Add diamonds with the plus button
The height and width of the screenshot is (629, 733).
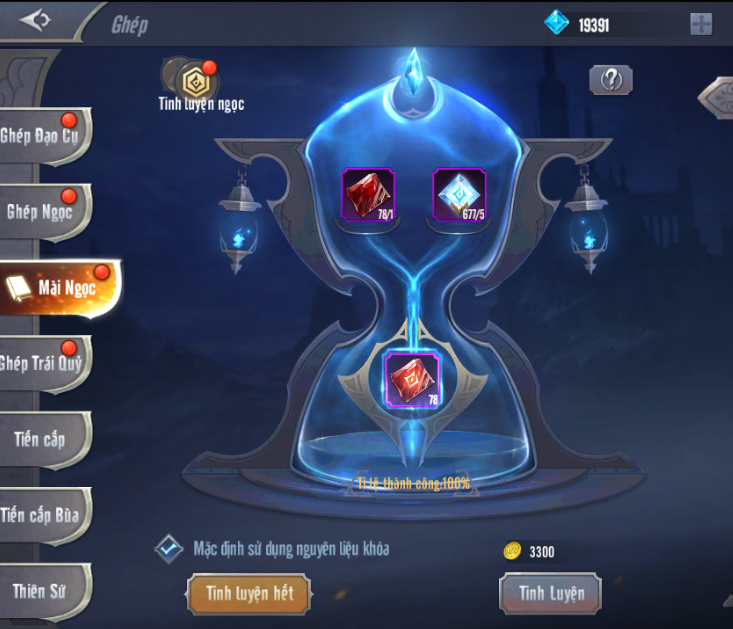coord(701,24)
